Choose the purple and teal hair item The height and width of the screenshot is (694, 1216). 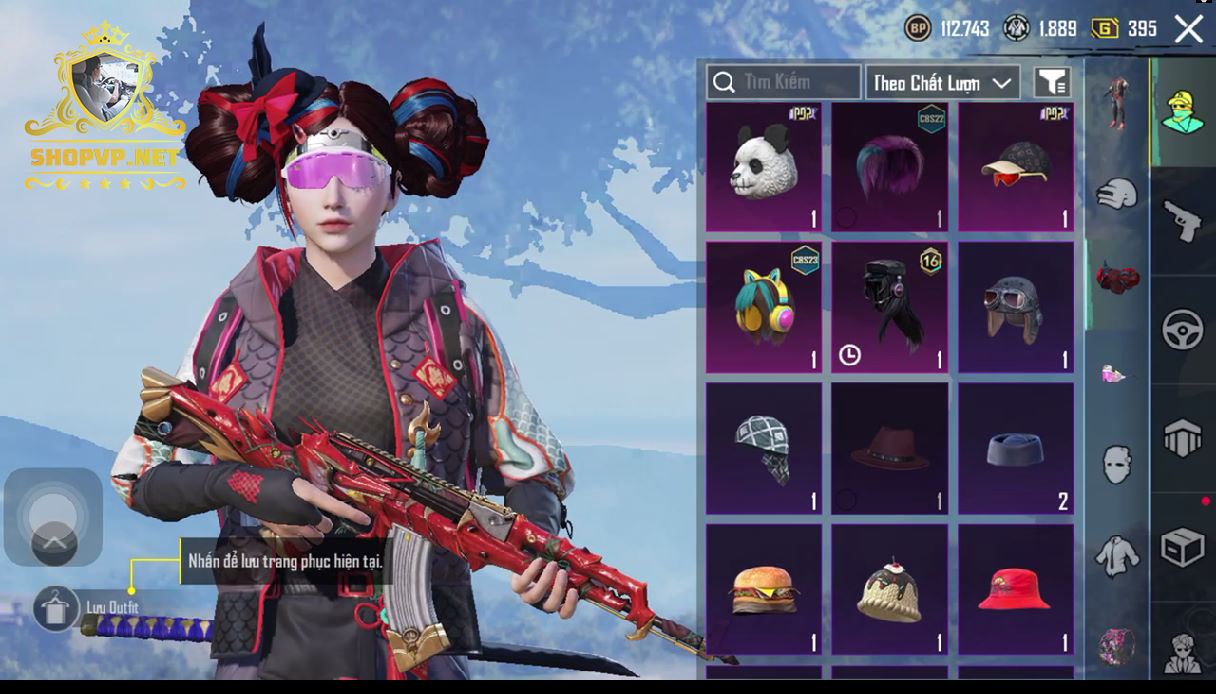pos(889,167)
